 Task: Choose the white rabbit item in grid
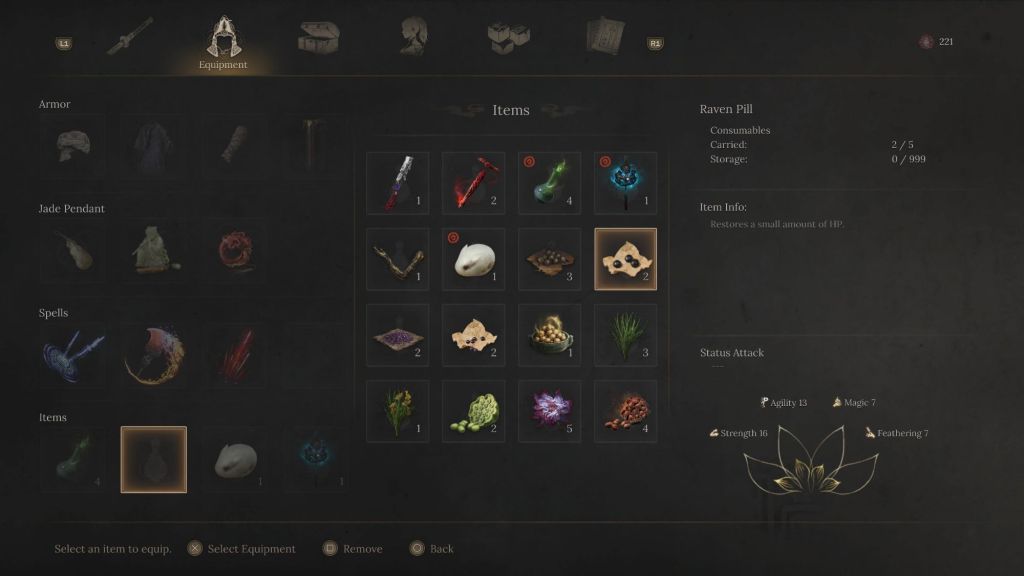coord(474,259)
